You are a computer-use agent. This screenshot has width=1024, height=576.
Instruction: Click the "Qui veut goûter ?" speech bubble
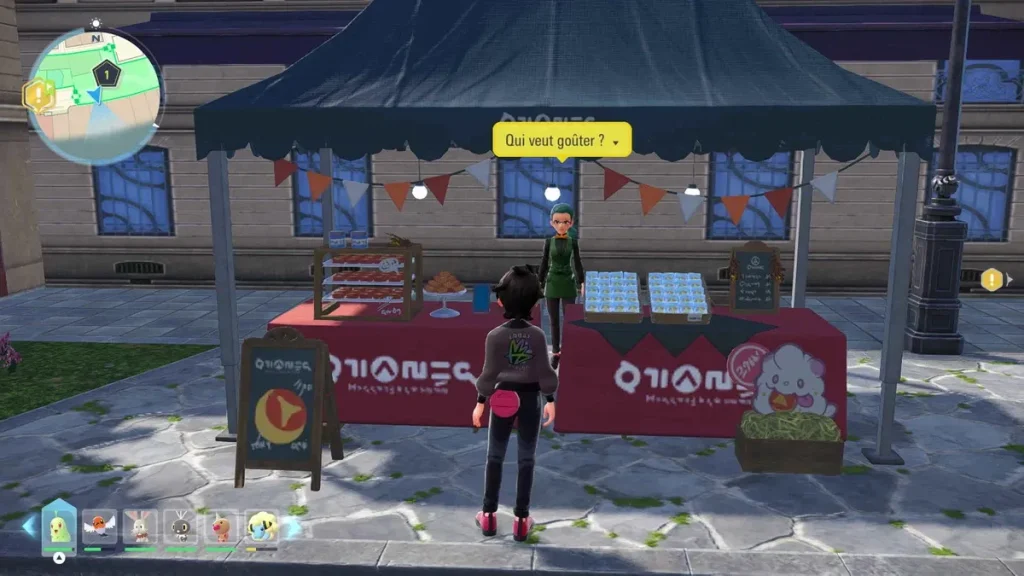coord(561,141)
